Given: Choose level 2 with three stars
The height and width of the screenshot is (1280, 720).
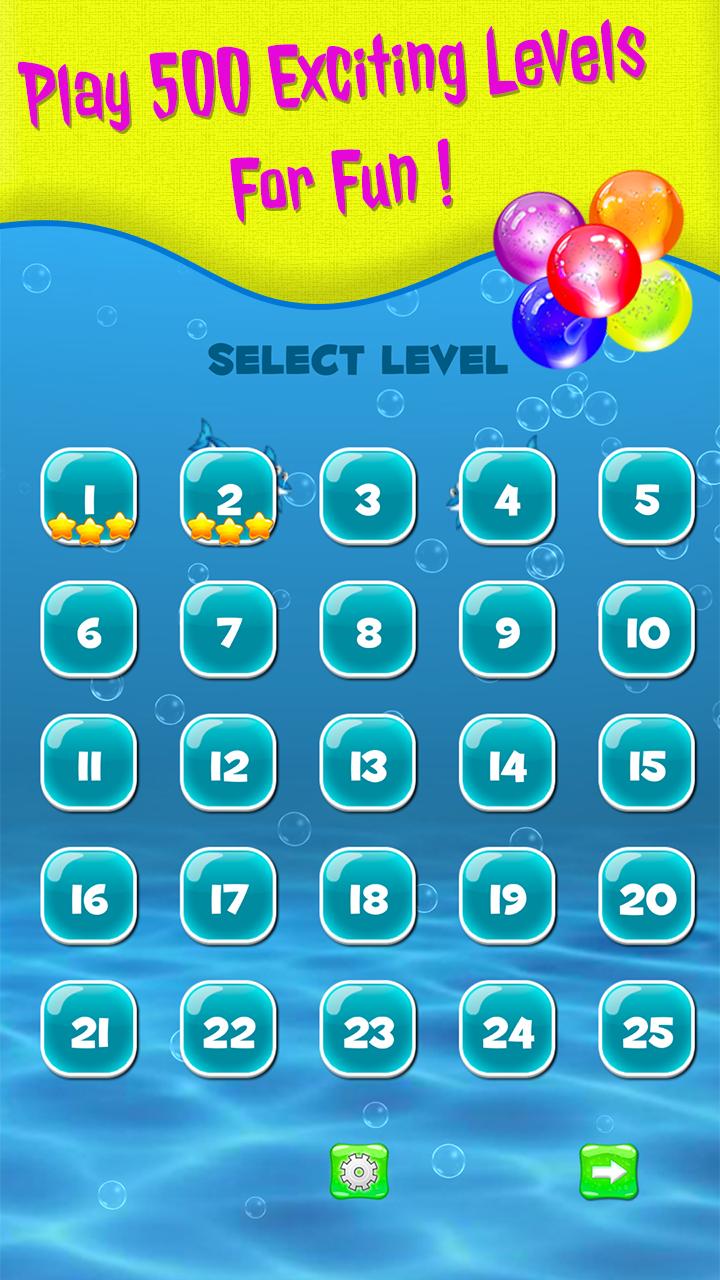Looking at the screenshot, I should pos(228,497).
